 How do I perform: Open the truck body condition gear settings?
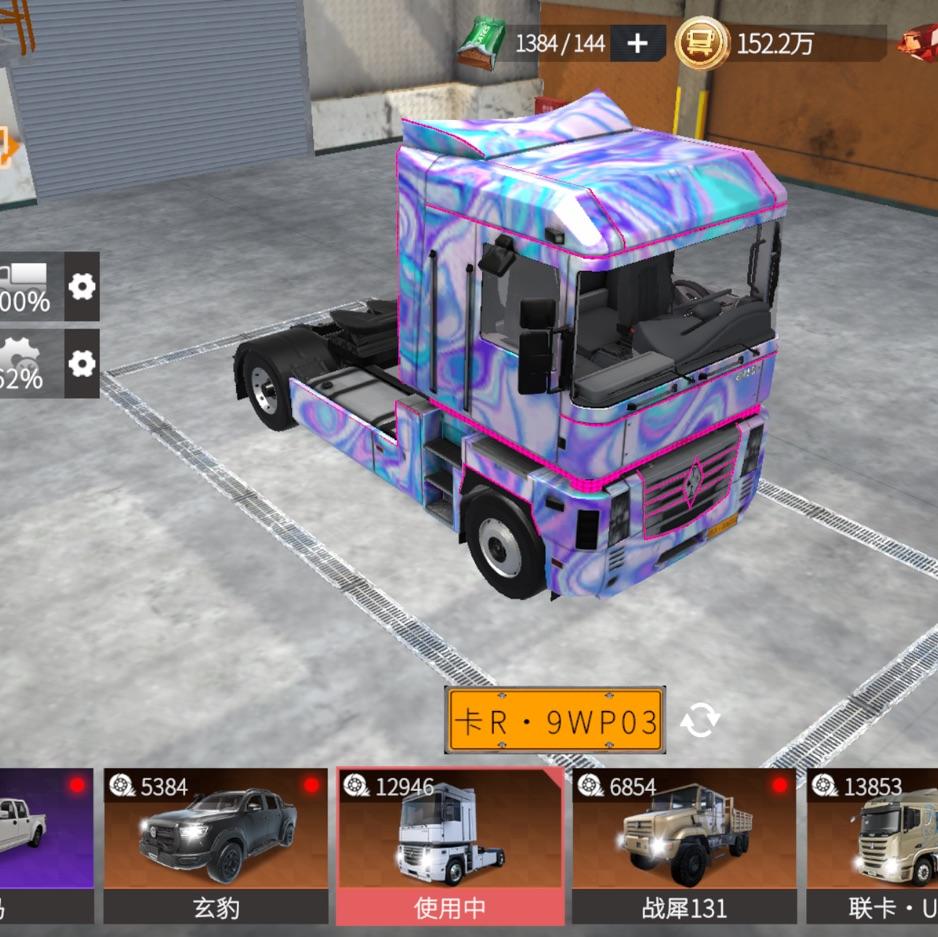82,287
